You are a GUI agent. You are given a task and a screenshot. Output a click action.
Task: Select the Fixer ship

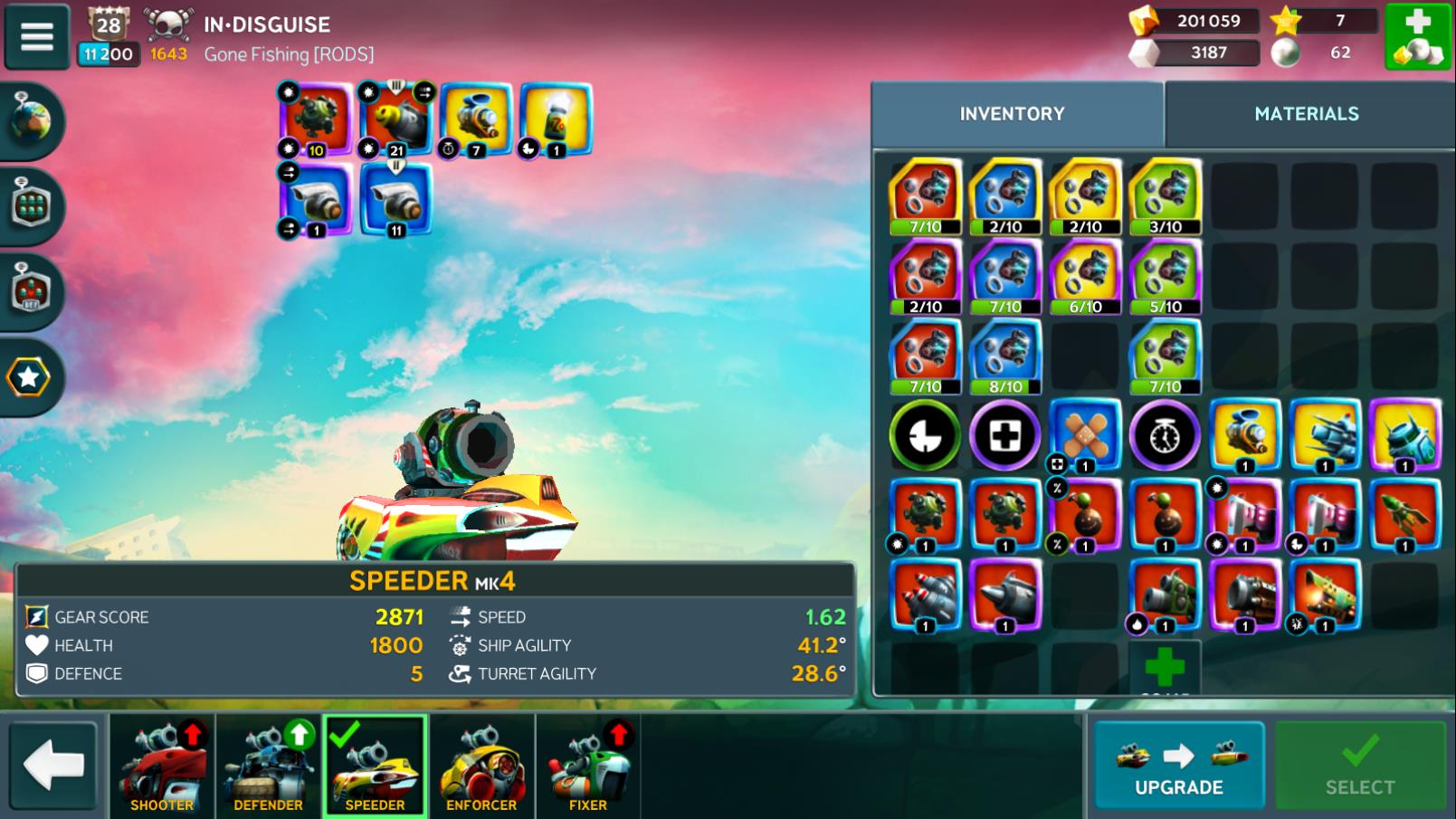[588, 767]
